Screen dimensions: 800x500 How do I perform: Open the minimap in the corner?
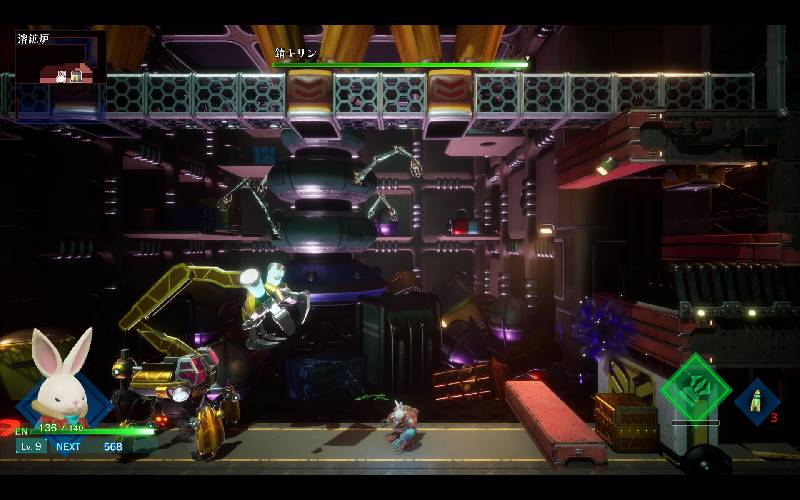61,59
